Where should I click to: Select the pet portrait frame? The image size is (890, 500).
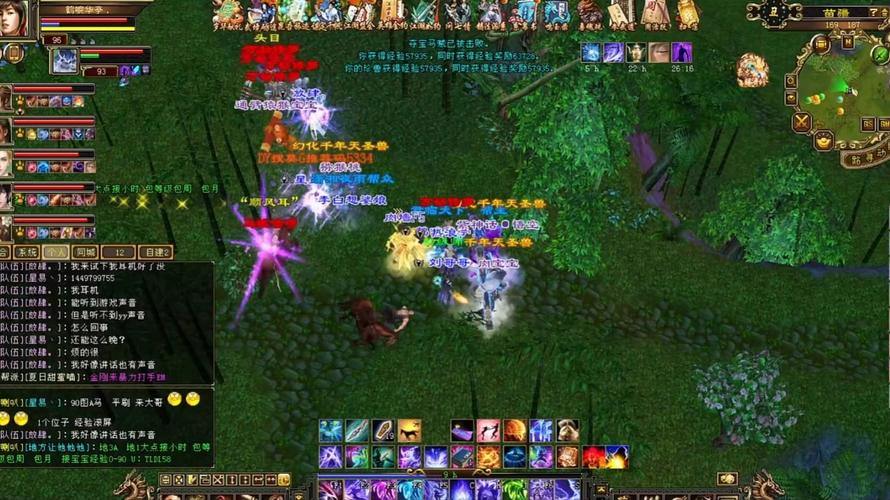tap(65, 60)
